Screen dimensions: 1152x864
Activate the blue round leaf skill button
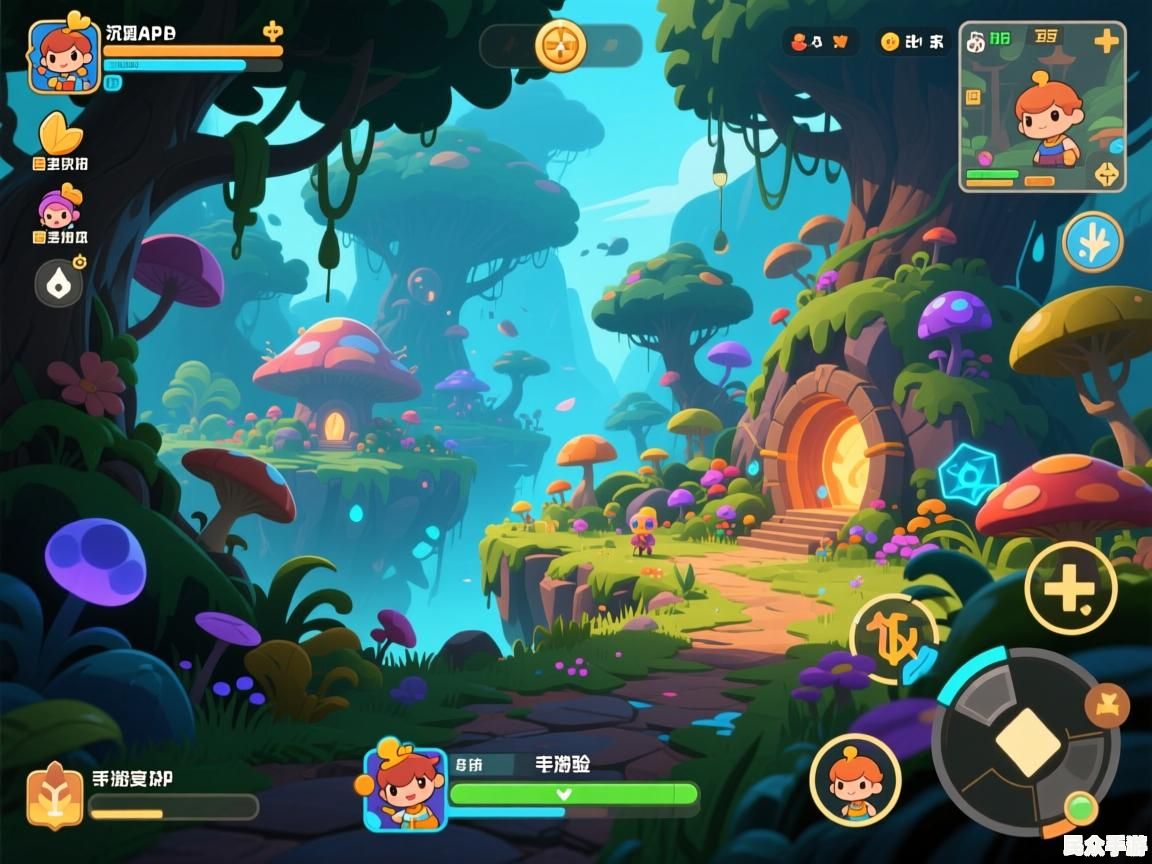pos(1092,242)
